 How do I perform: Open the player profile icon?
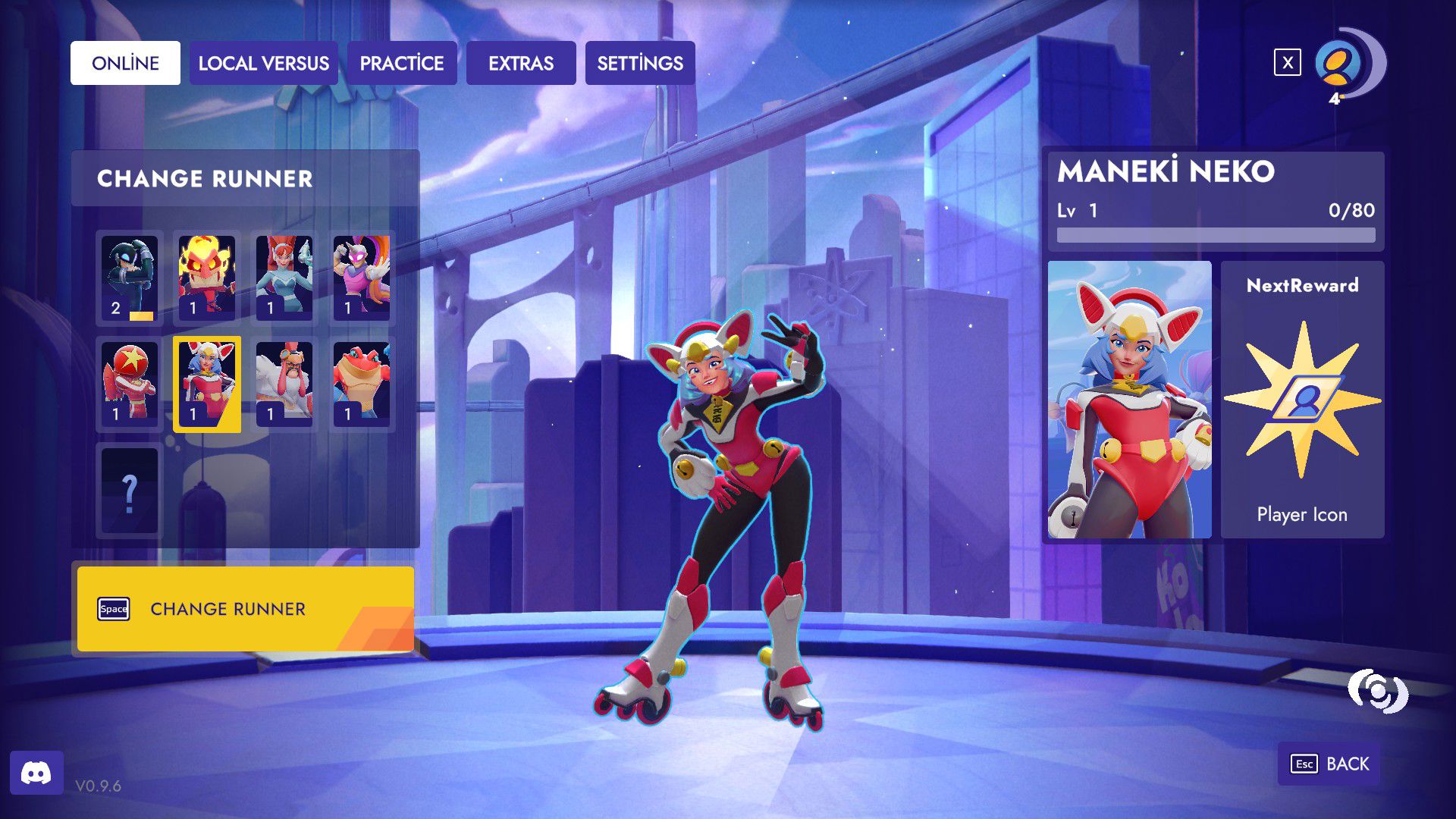click(1338, 64)
